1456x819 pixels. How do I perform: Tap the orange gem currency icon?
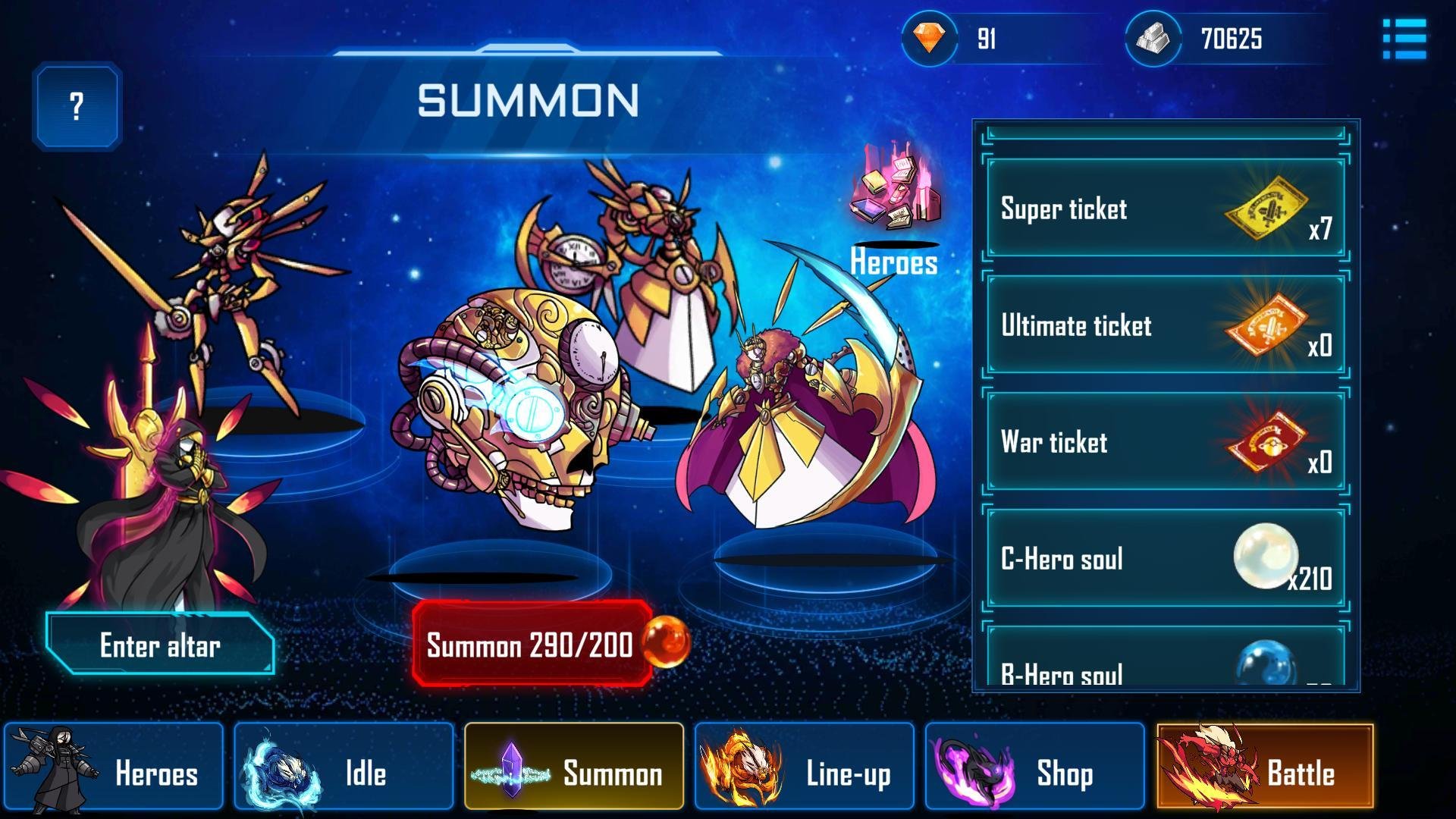pyautogui.click(x=929, y=38)
